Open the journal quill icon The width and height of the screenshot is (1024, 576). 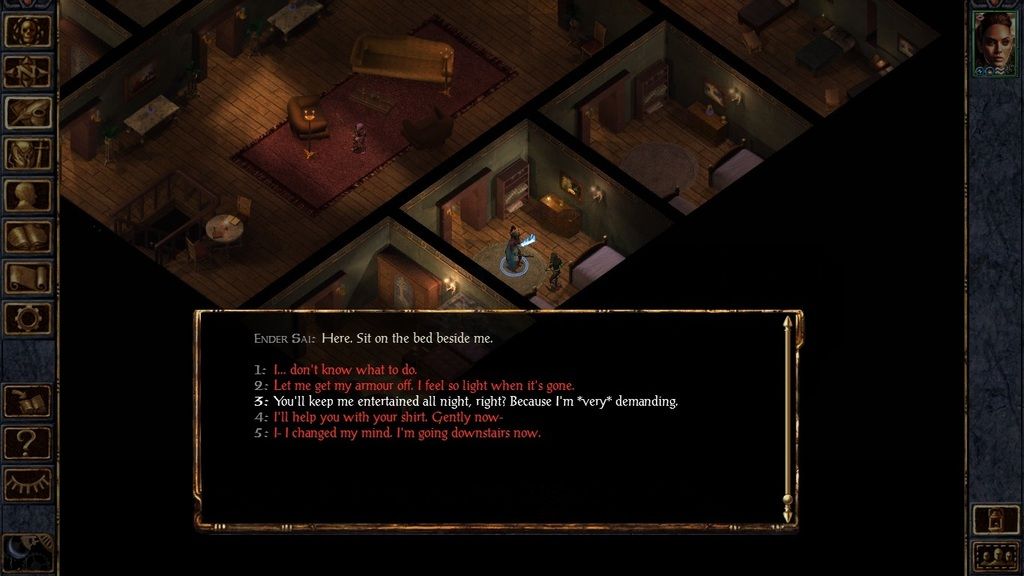(x=28, y=113)
